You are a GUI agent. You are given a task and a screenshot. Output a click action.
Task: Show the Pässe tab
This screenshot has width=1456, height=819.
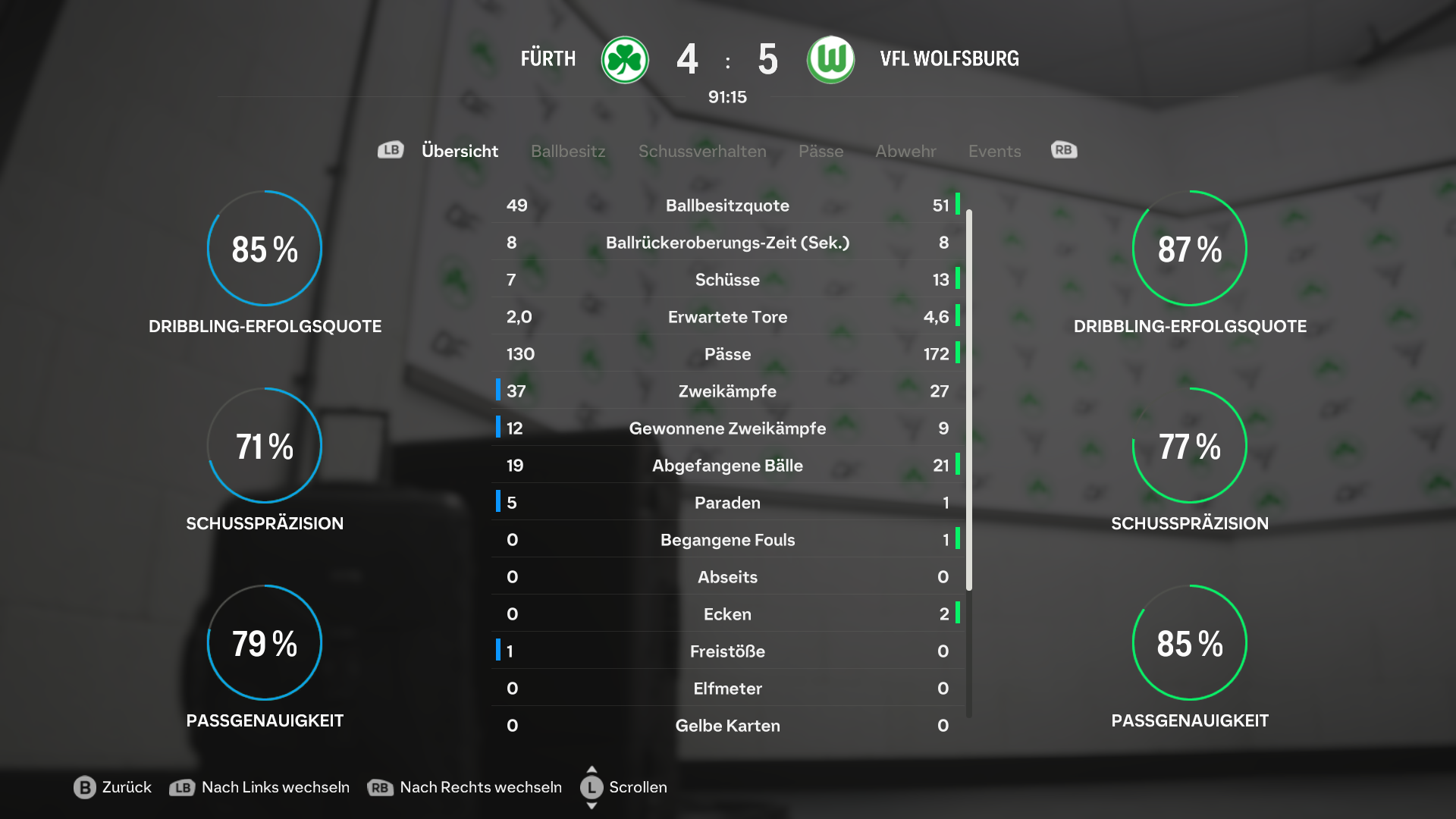tap(821, 151)
